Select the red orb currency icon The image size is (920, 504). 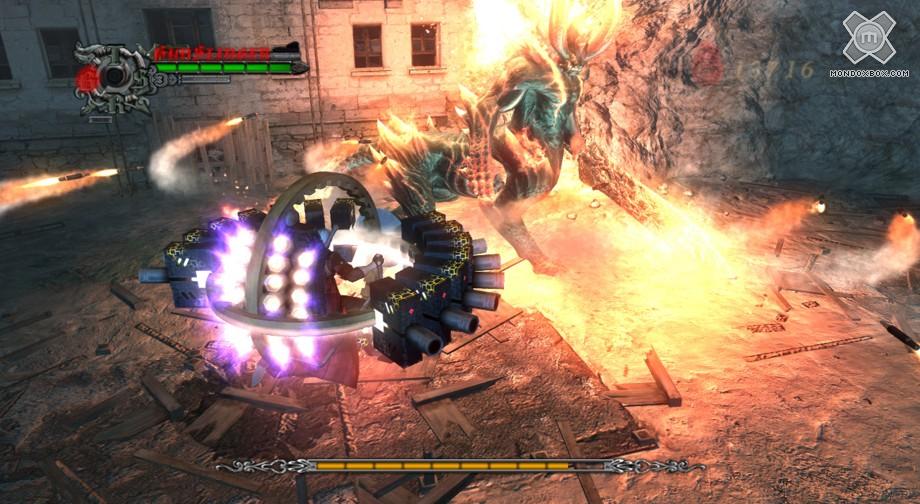click(x=707, y=64)
